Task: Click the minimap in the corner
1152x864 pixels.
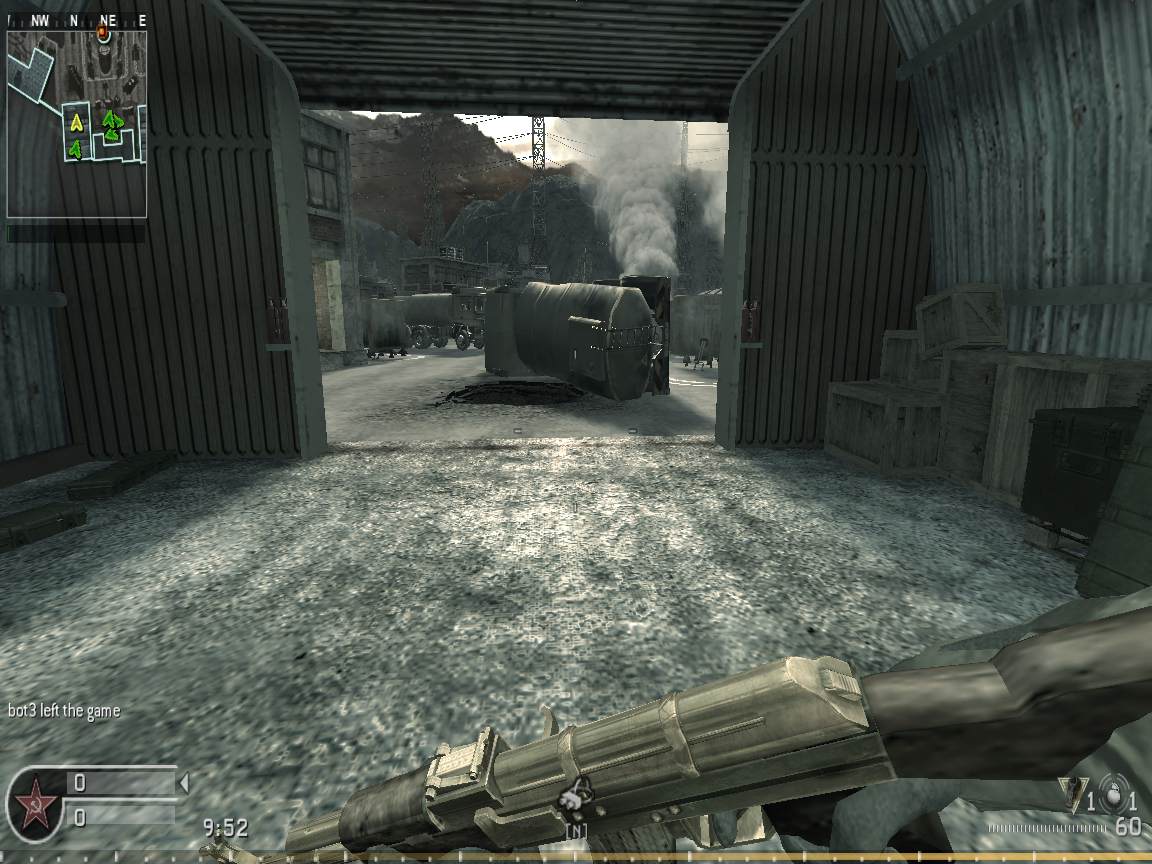Action: tap(77, 124)
